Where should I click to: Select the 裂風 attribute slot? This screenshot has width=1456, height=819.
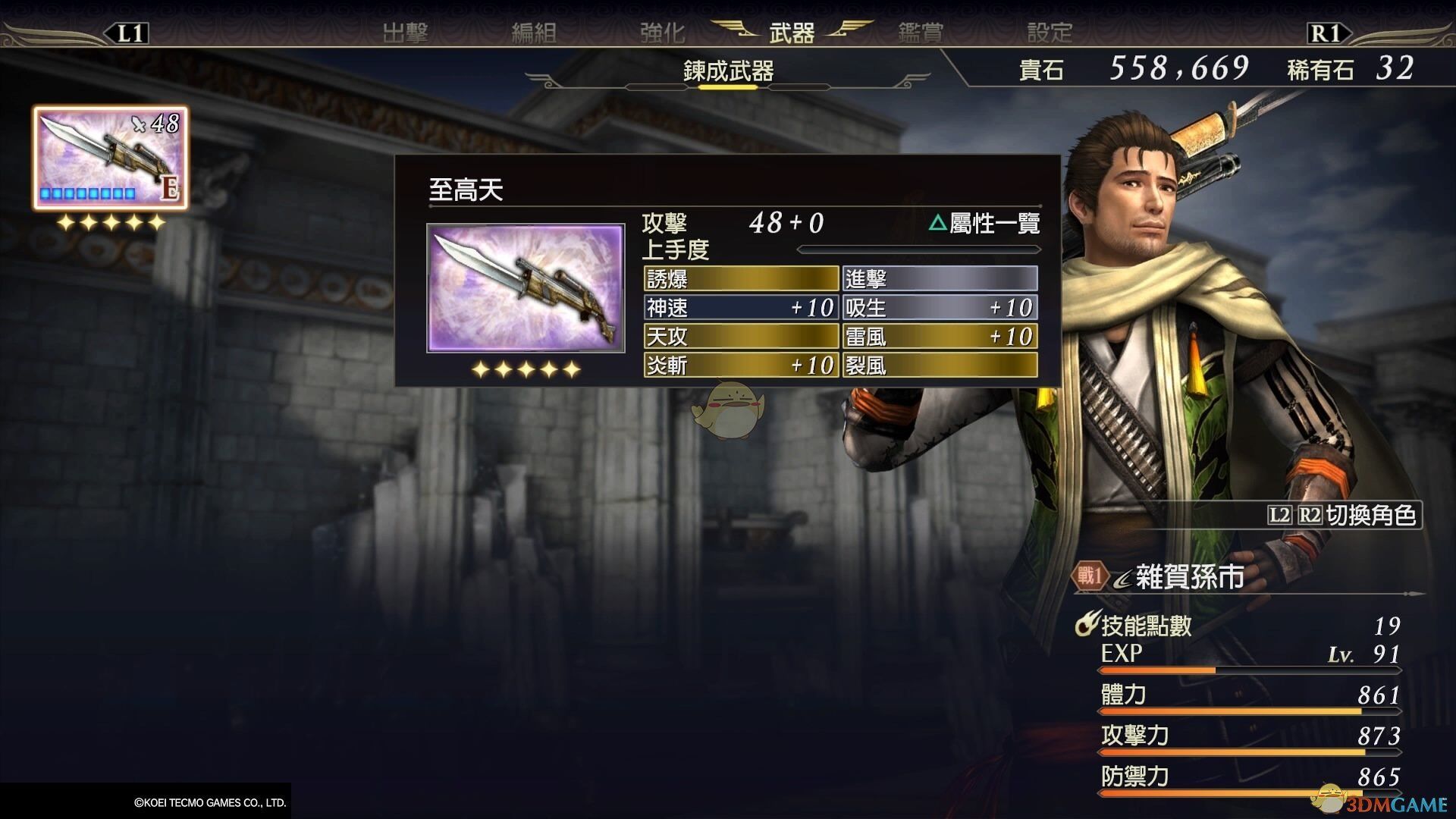coord(940,366)
